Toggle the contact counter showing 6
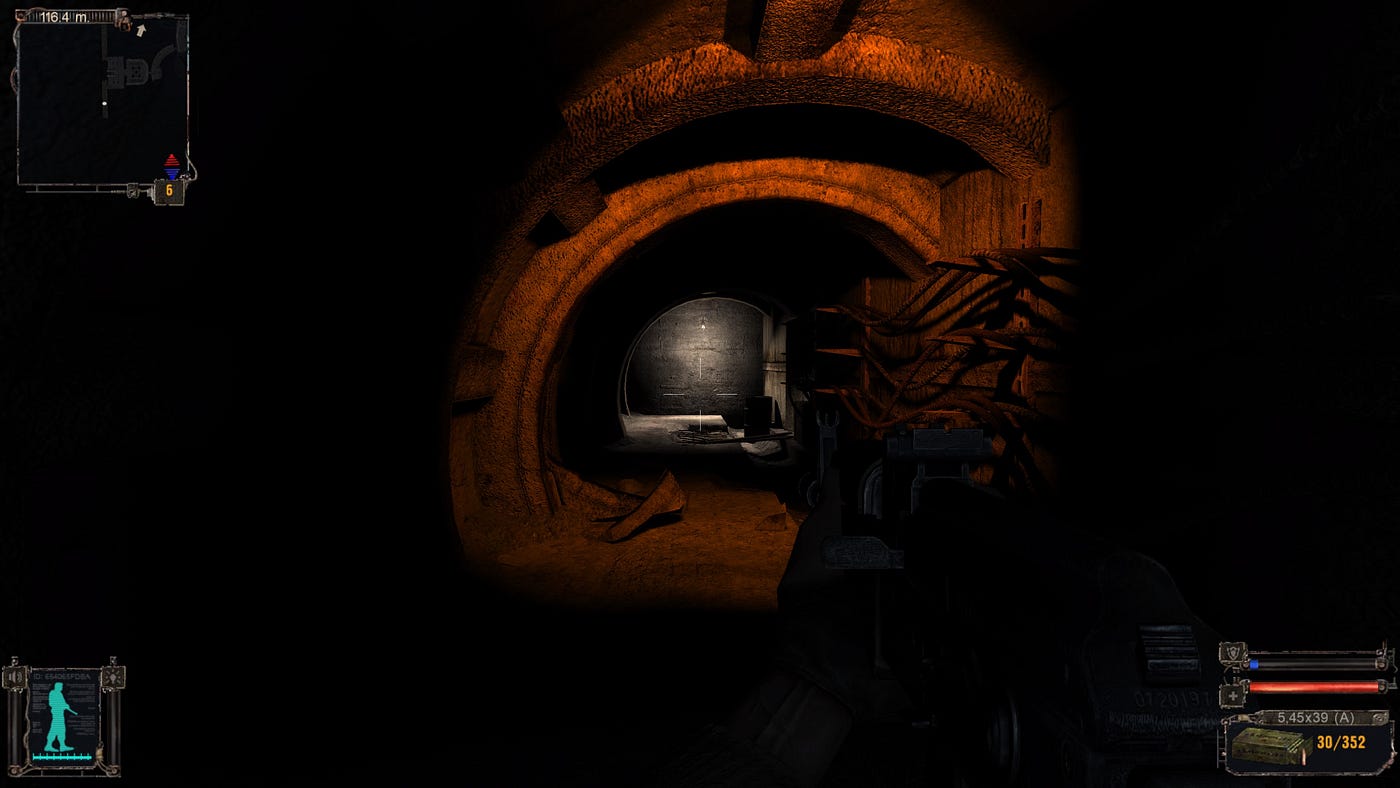This screenshot has width=1400, height=788. tap(170, 189)
